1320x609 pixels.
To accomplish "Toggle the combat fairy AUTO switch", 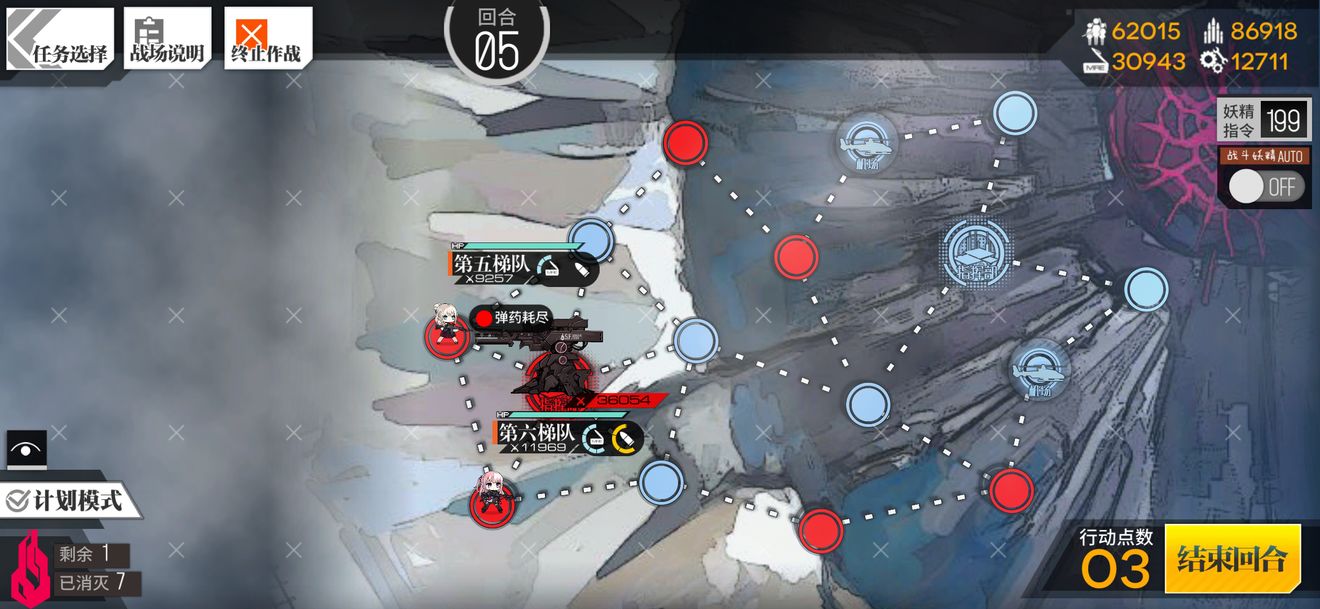I will 1266,186.
